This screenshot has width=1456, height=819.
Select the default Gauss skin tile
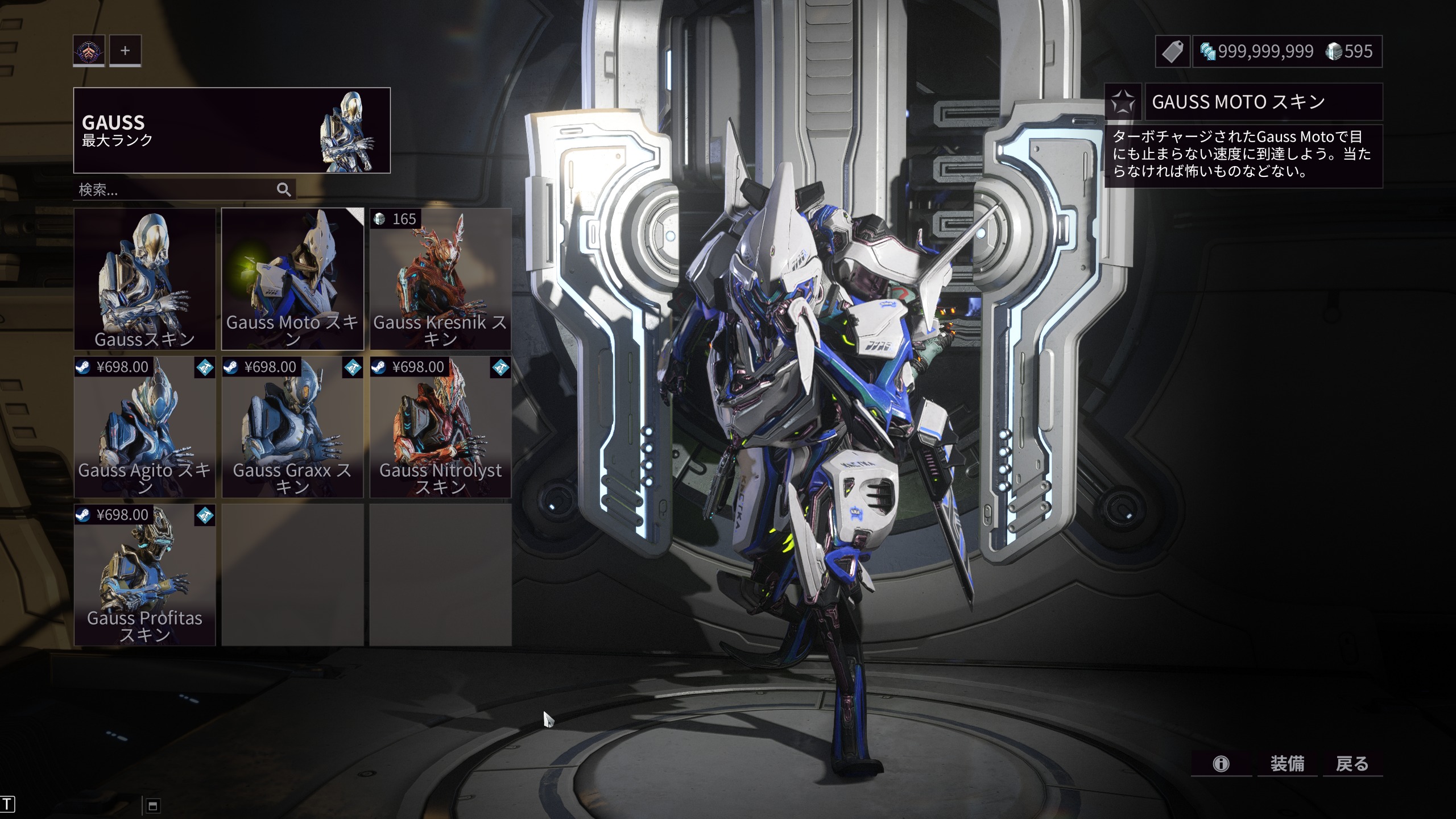[144, 279]
